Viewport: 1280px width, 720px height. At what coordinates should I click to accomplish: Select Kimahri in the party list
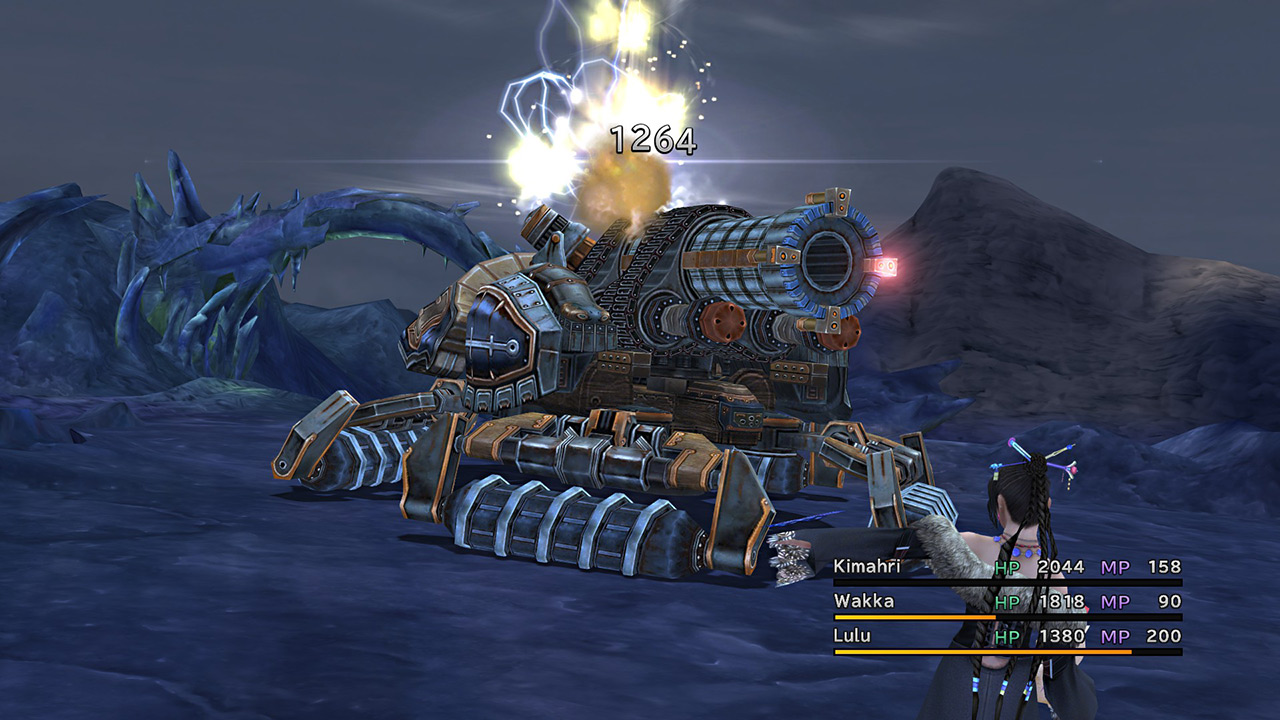click(866, 567)
